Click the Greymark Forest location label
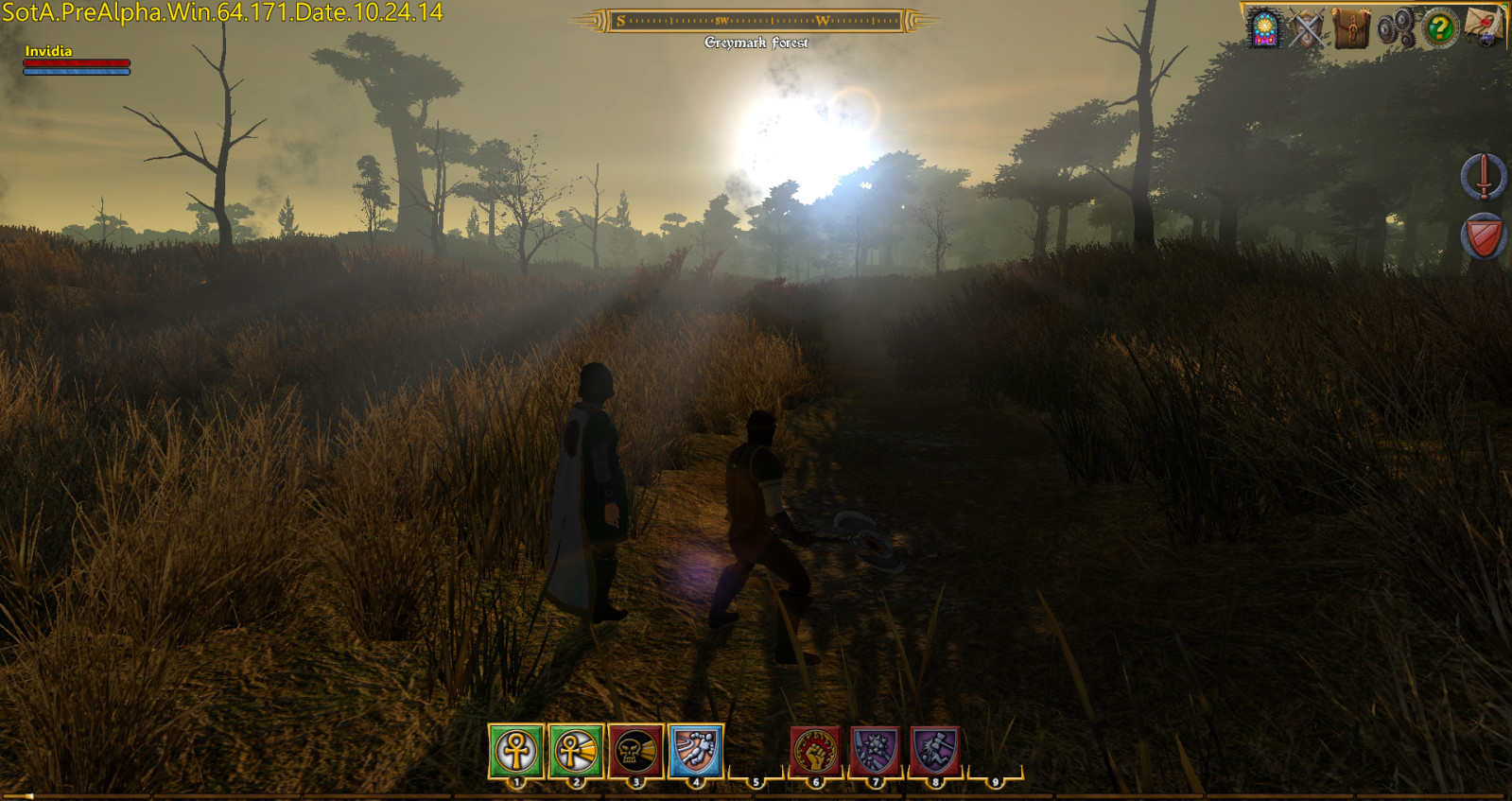The height and width of the screenshot is (801, 1512). coord(756,42)
